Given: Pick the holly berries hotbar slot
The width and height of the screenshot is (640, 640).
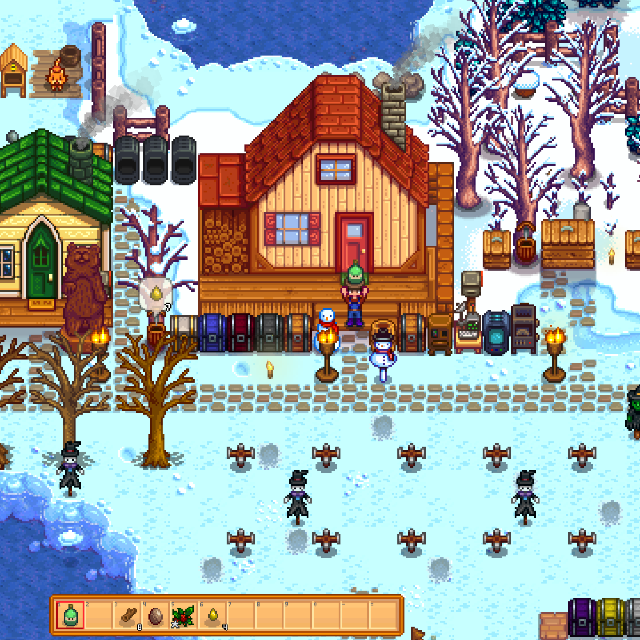Looking at the screenshot, I should pyautogui.click(x=184, y=615).
